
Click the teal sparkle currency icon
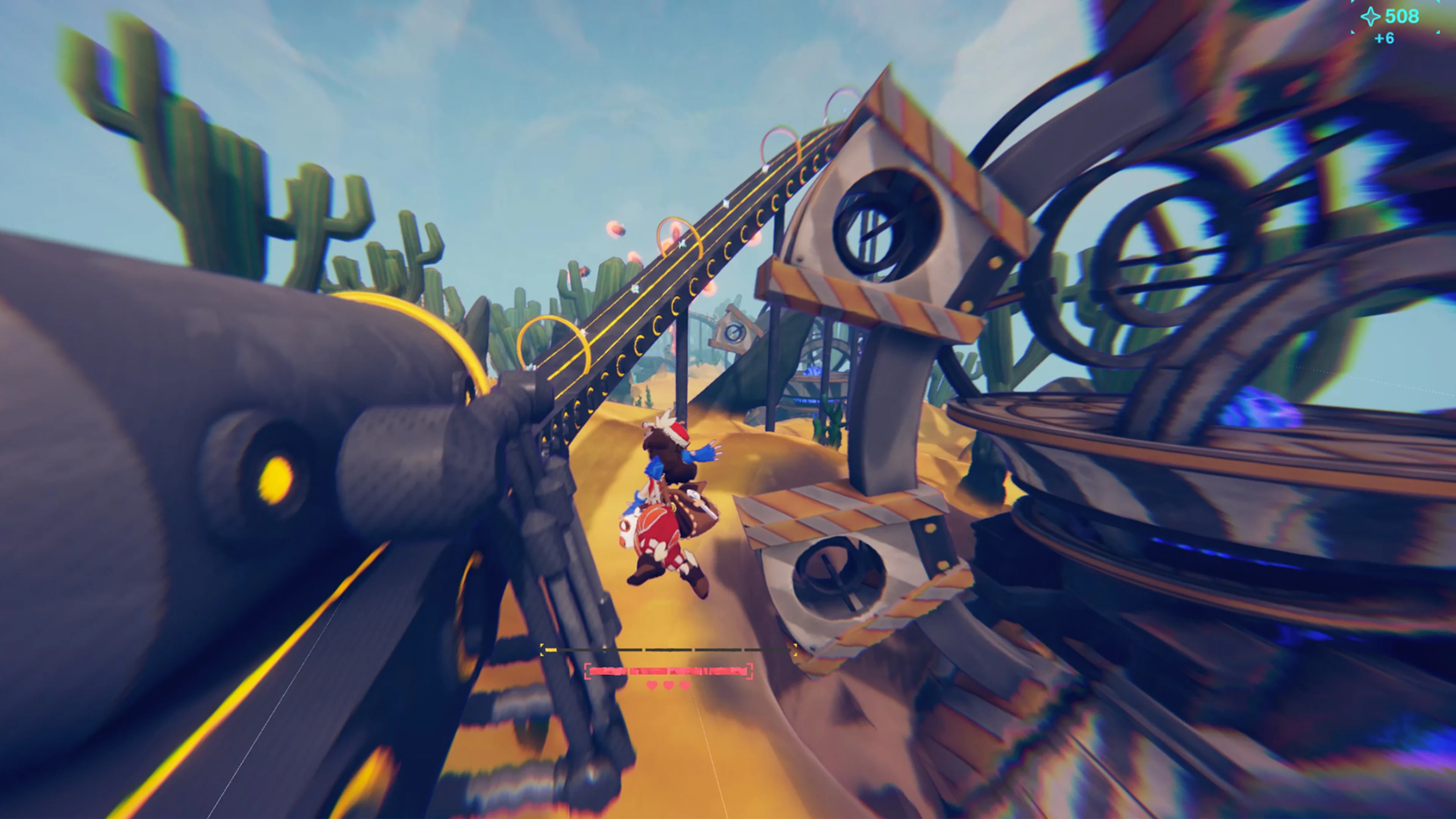1371,16
